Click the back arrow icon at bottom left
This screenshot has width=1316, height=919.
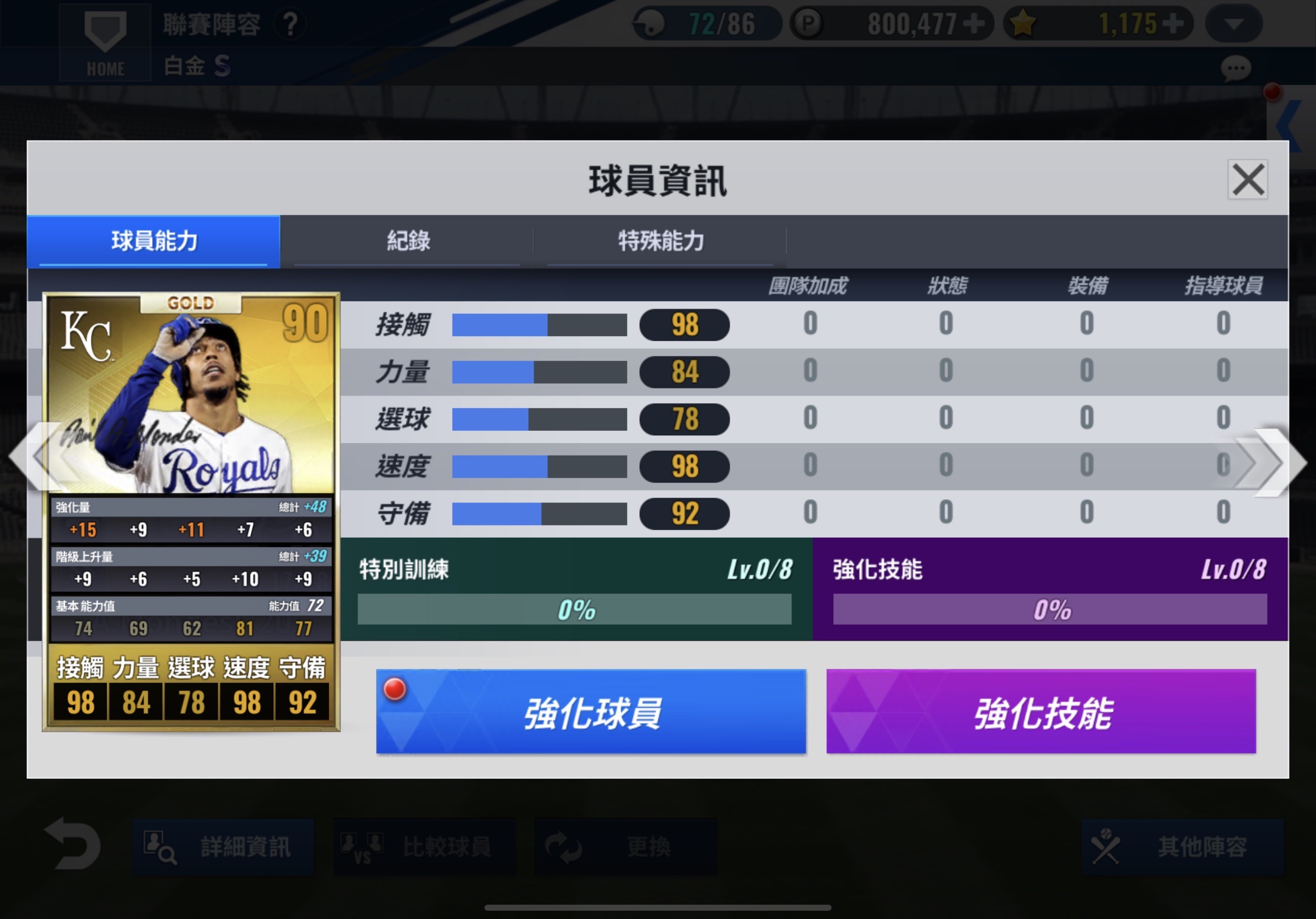(73, 846)
